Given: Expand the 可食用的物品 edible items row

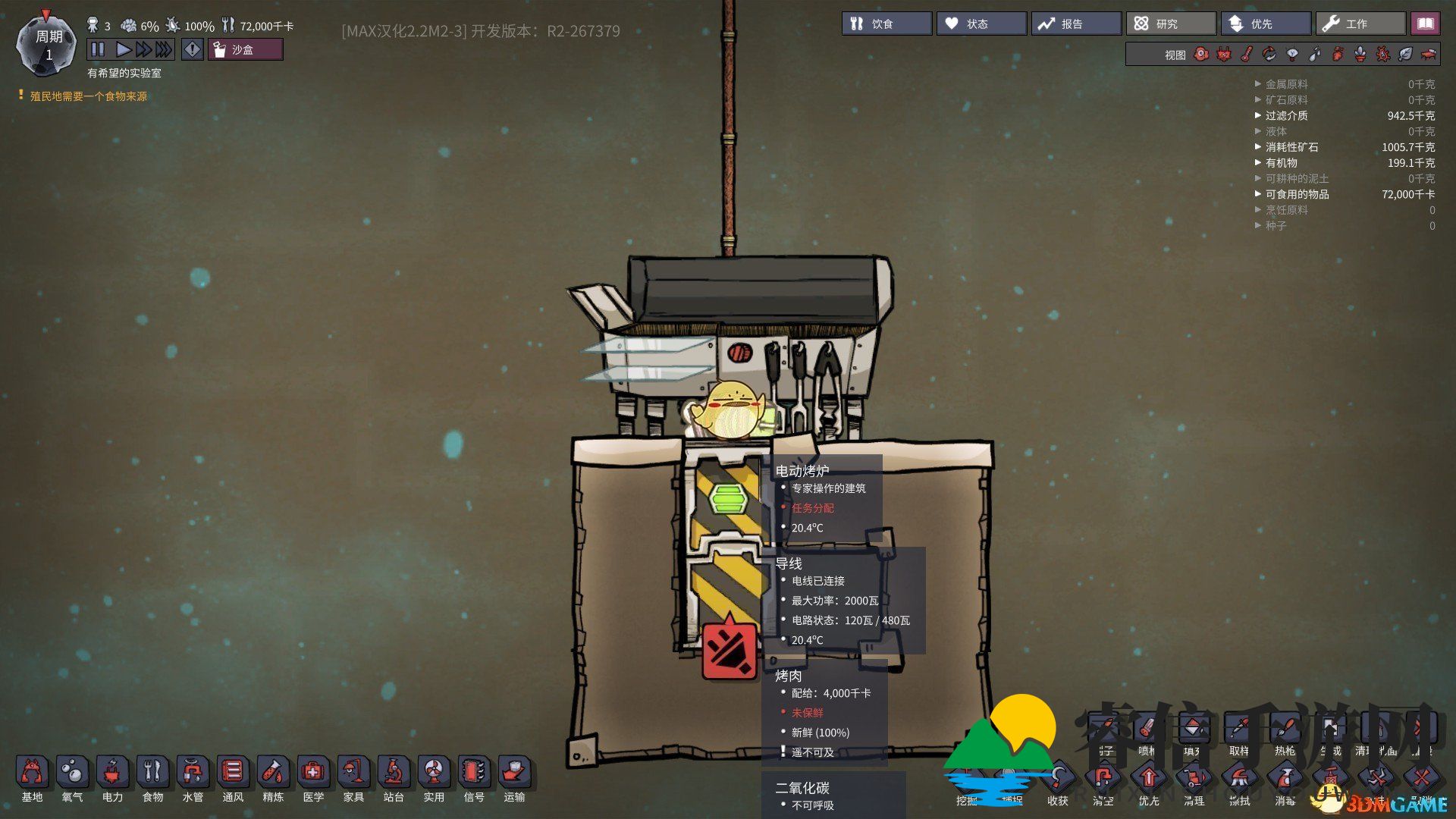Looking at the screenshot, I should tap(1297, 194).
